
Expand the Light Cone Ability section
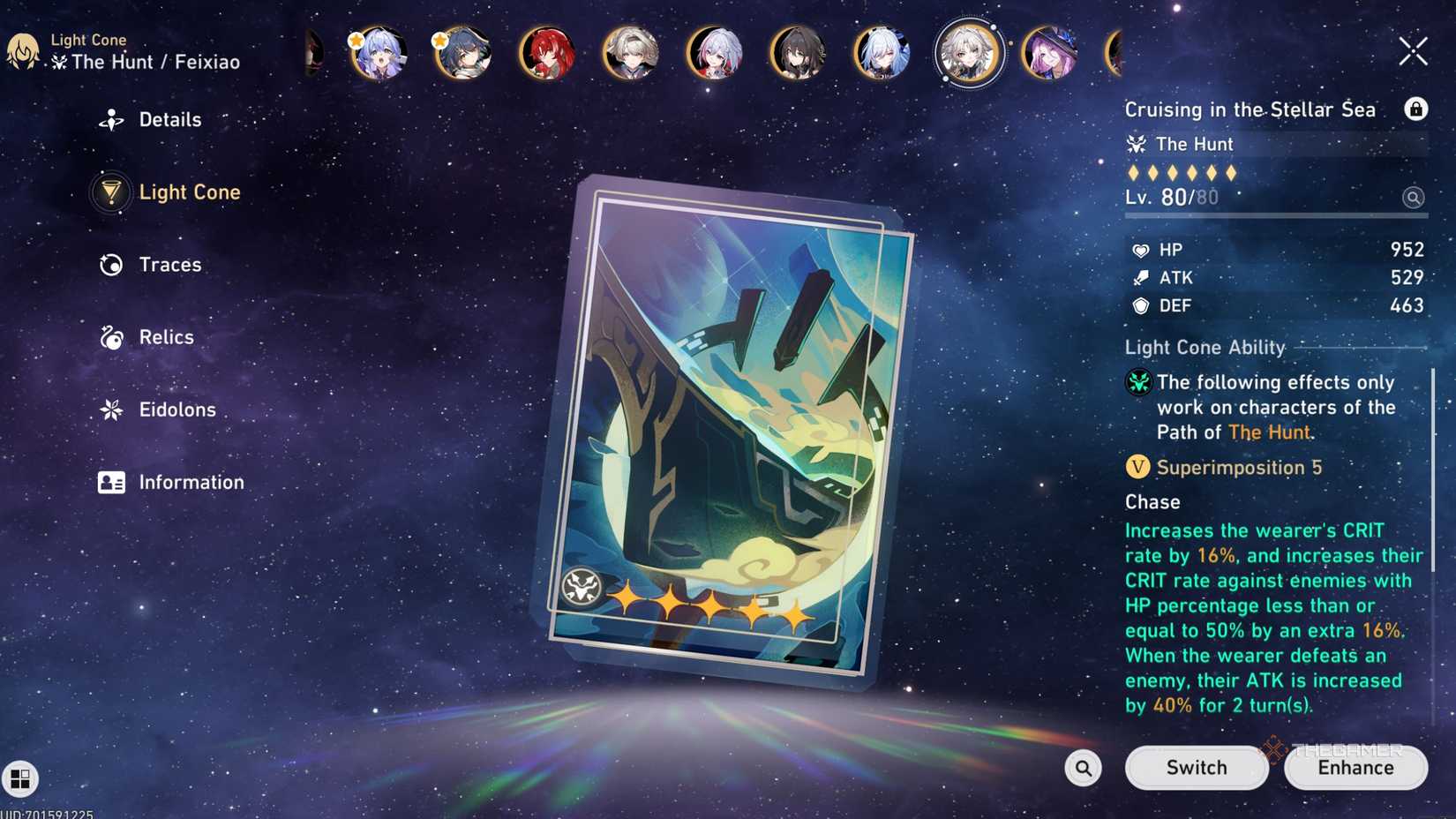[1205, 348]
